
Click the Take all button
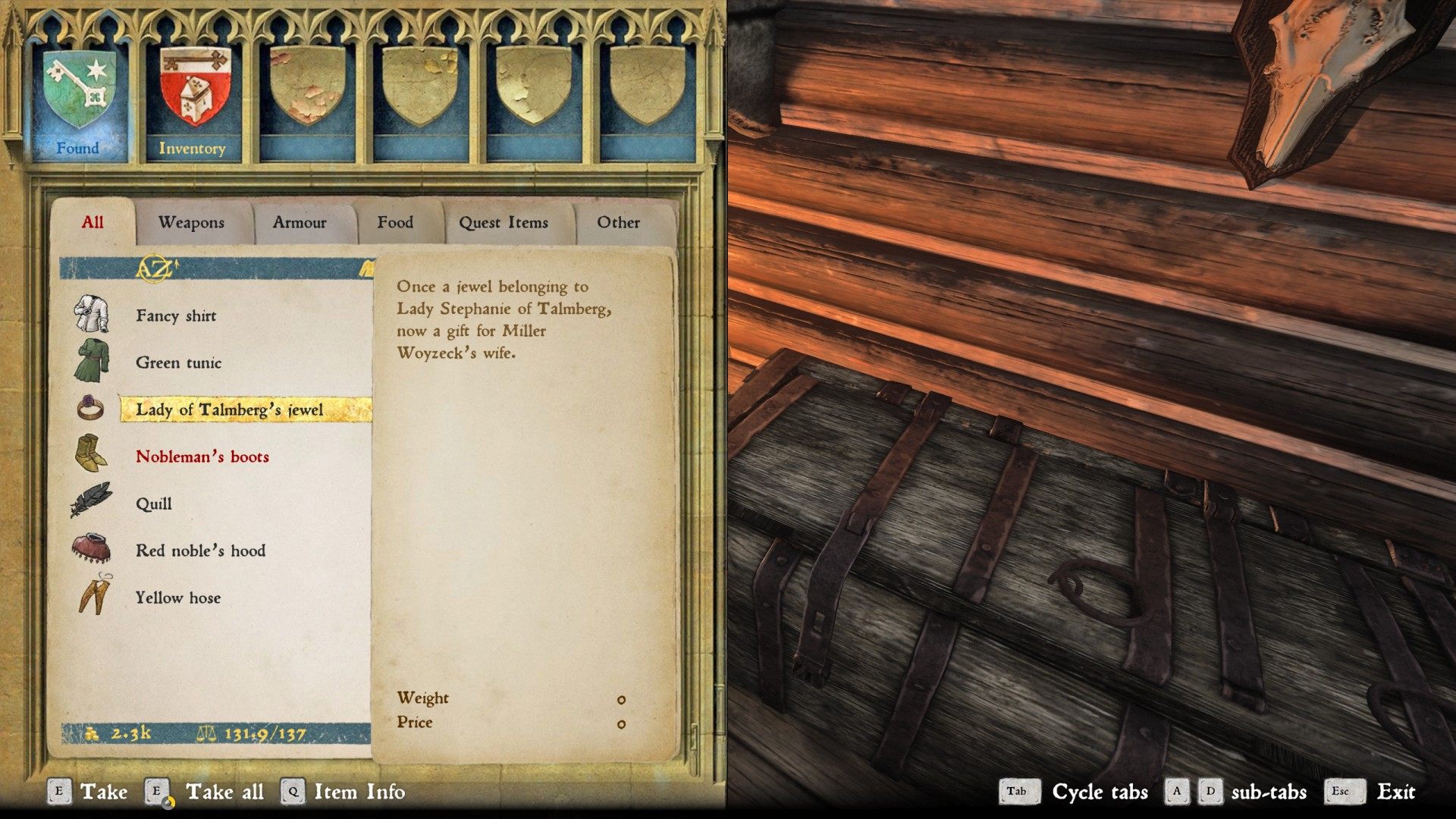[224, 792]
